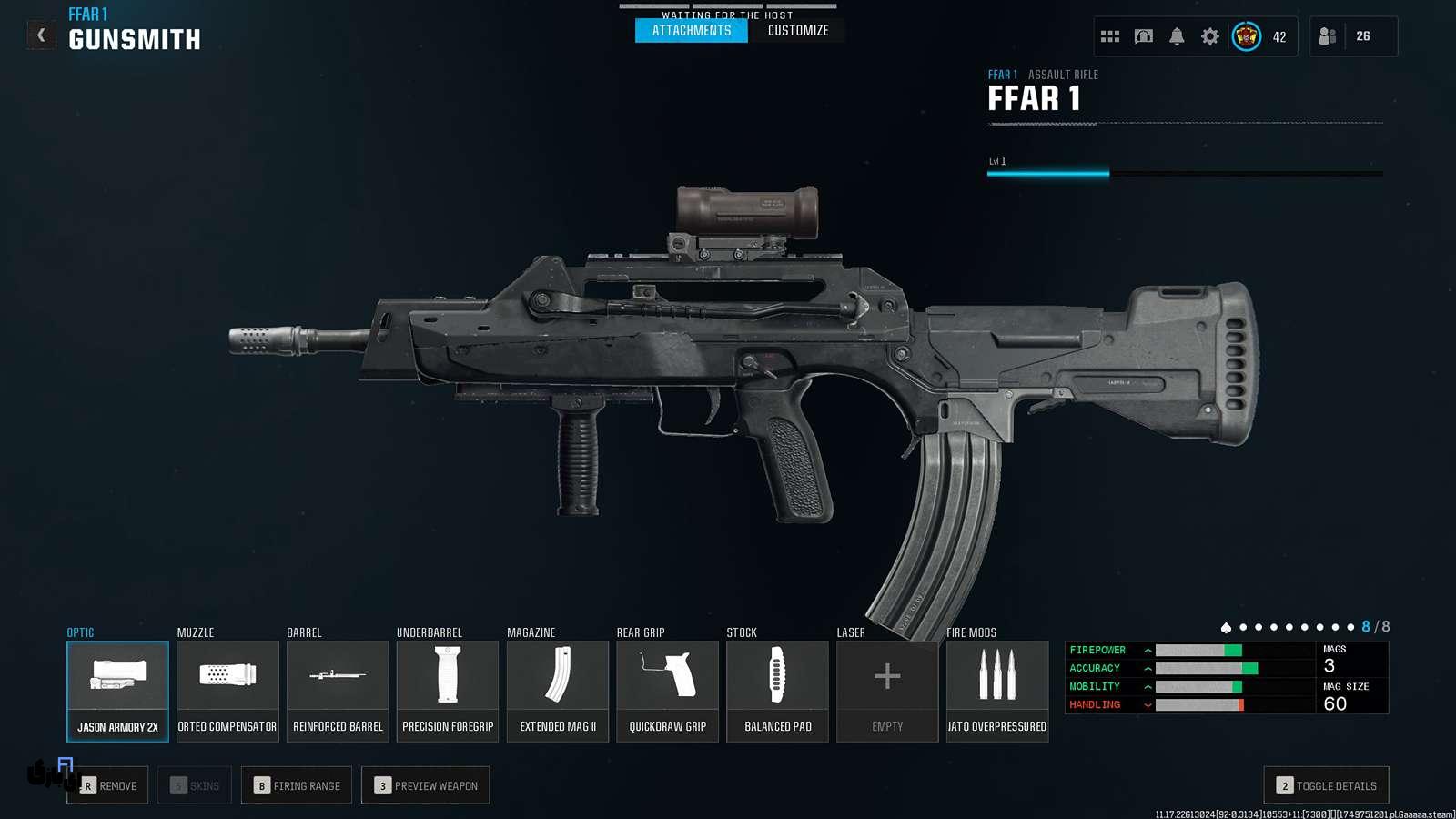Choose the Balanced Pad stock slot
Image resolution: width=1456 pixels, height=819 pixels.
tap(778, 691)
